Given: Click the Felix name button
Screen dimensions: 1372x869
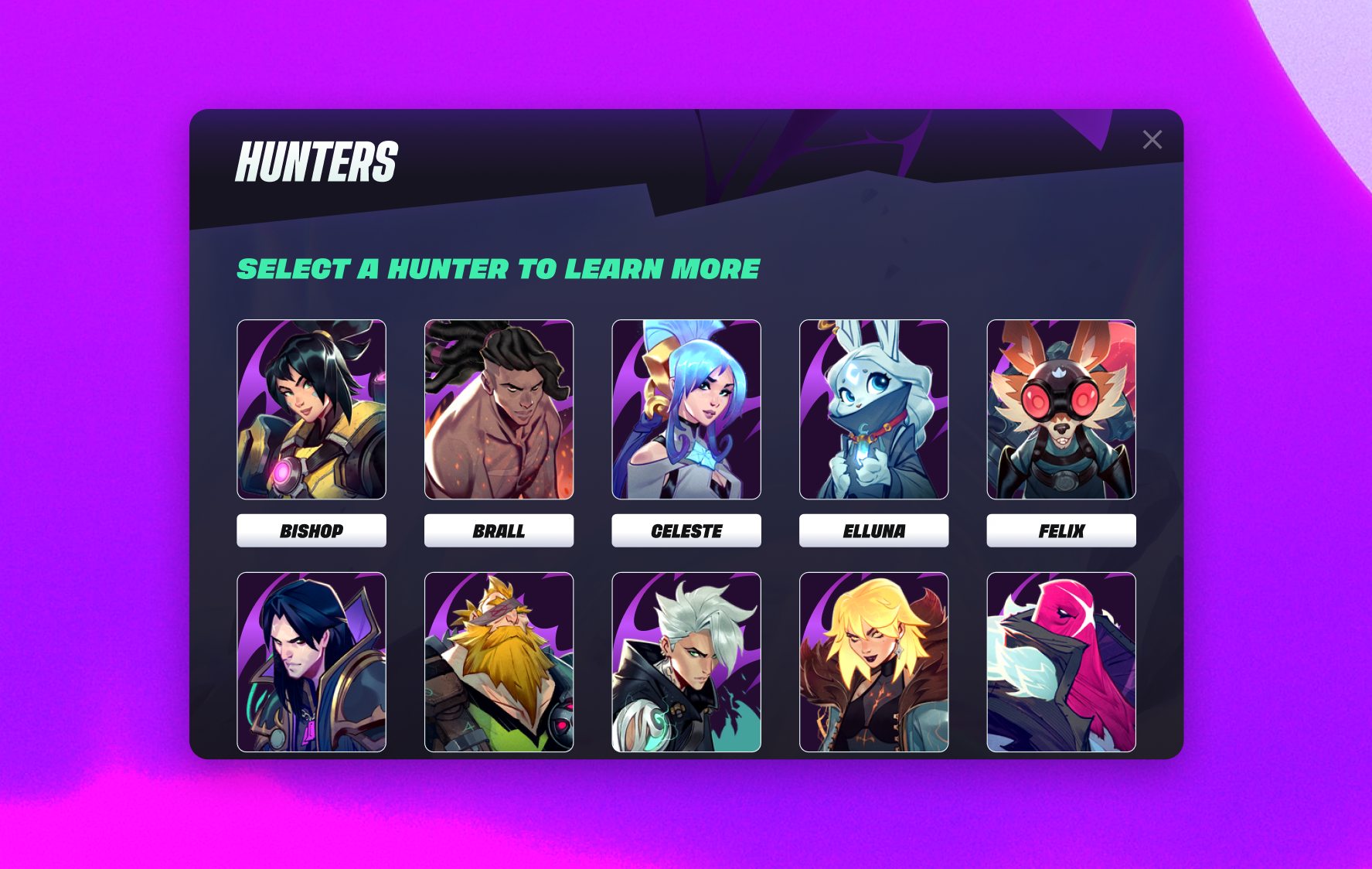Looking at the screenshot, I should (1061, 531).
